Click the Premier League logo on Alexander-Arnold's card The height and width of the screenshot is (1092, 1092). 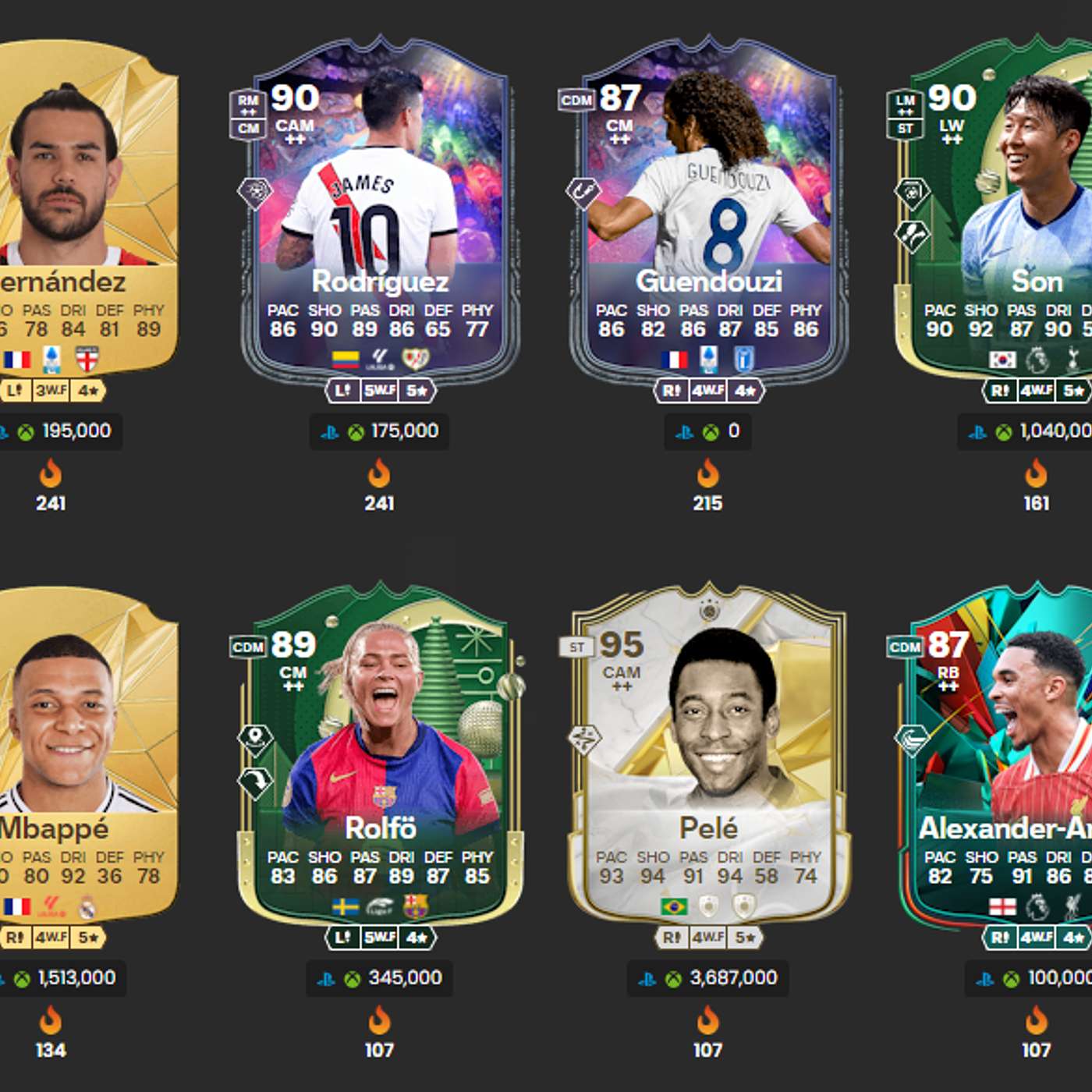[1037, 906]
